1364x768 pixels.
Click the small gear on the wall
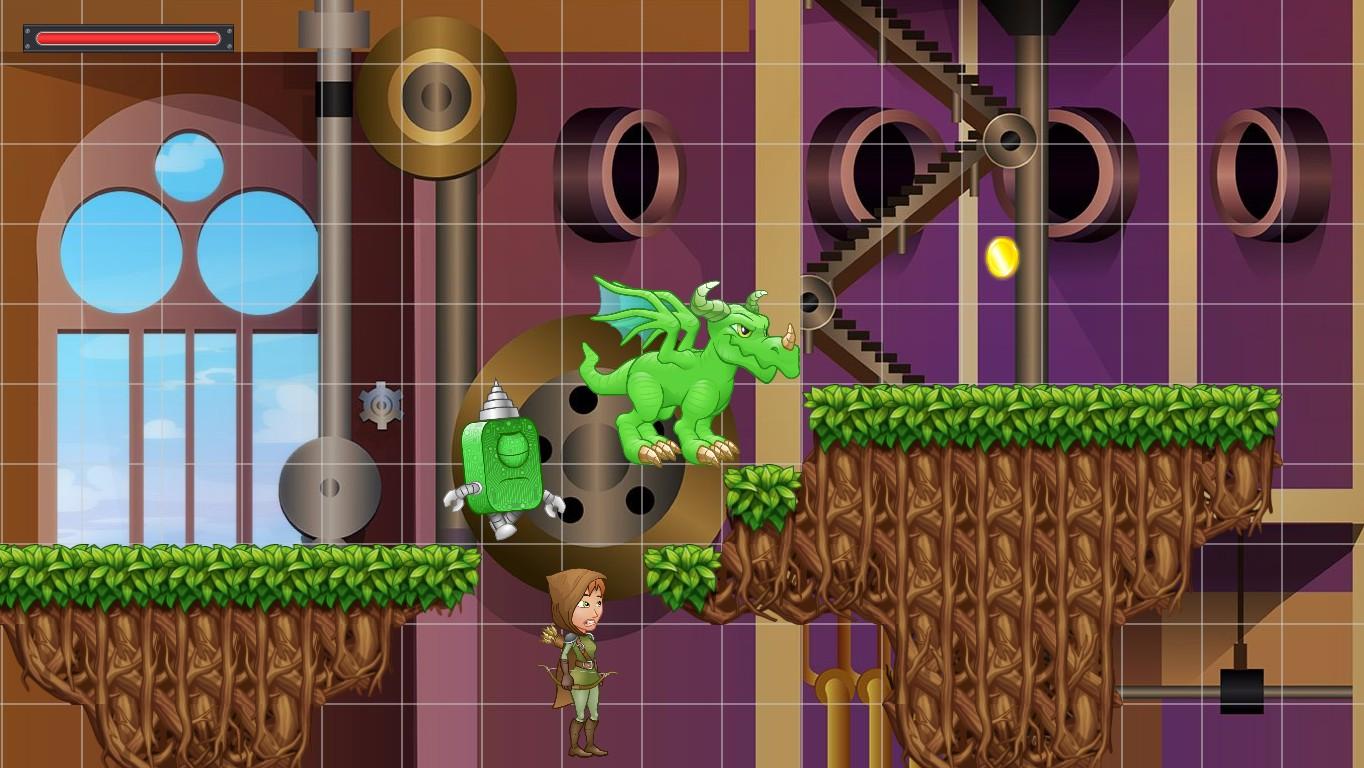click(x=381, y=406)
